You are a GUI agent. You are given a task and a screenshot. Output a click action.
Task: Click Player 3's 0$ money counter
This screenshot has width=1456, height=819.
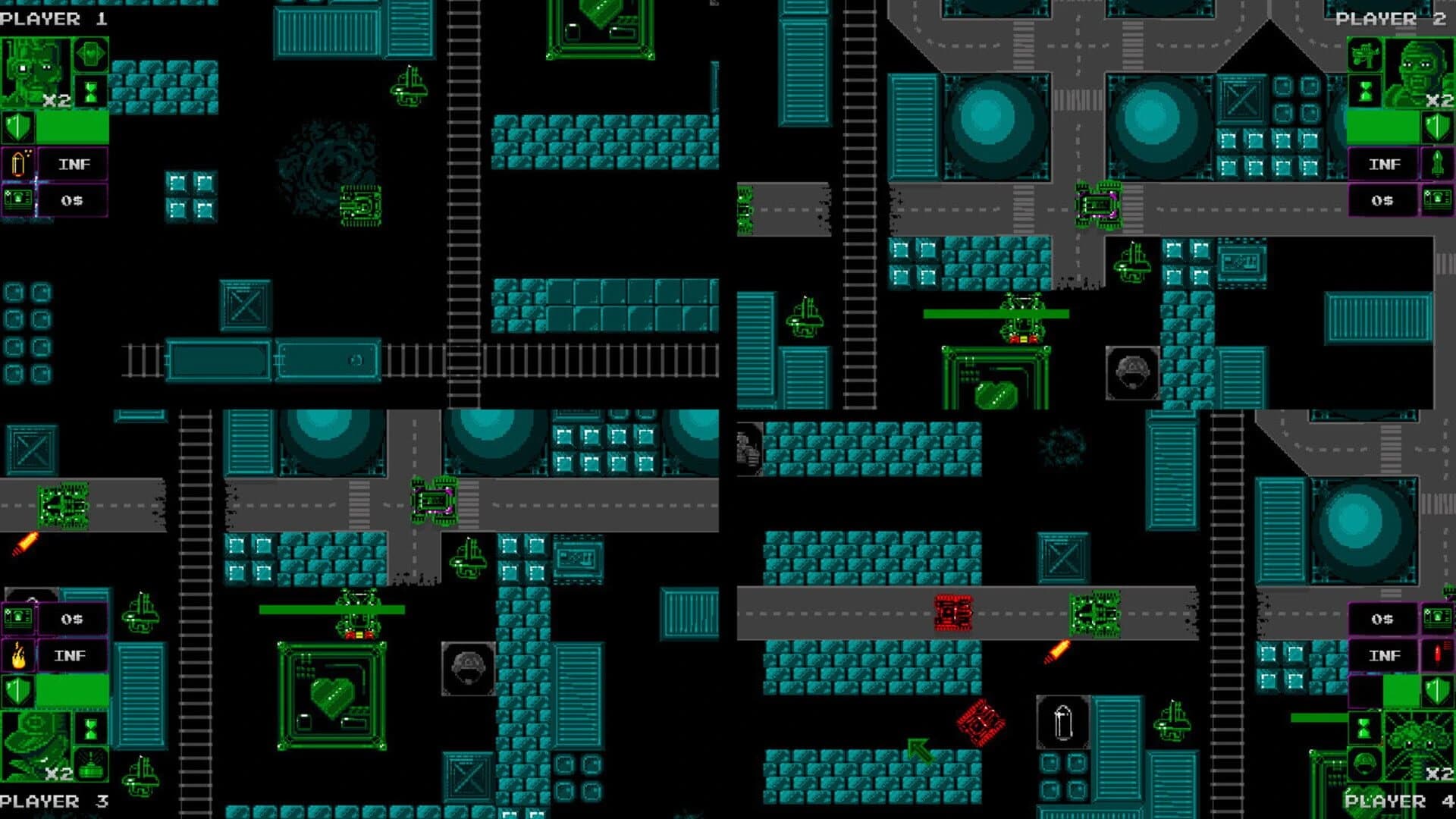click(x=71, y=620)
